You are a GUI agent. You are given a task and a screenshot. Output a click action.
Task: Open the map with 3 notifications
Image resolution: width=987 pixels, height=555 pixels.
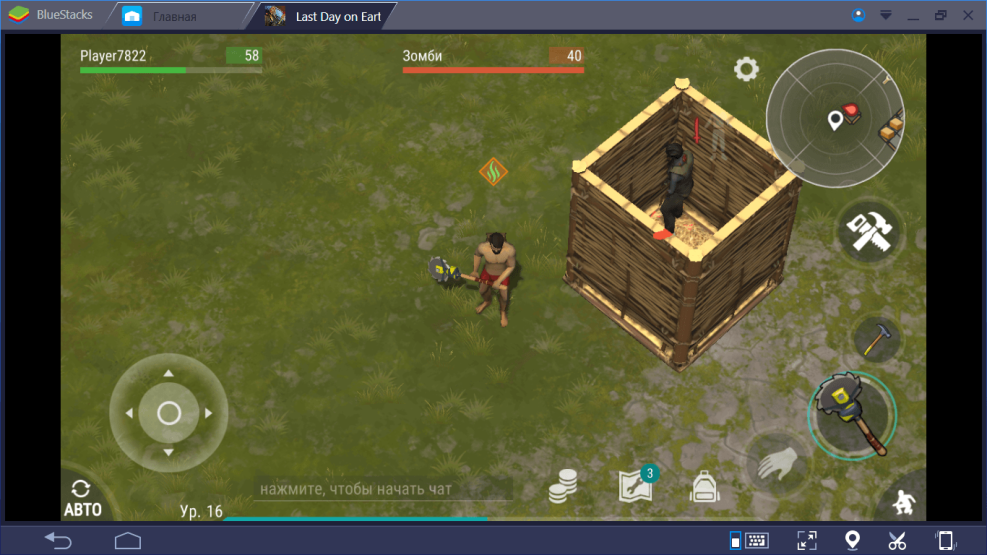636,485
